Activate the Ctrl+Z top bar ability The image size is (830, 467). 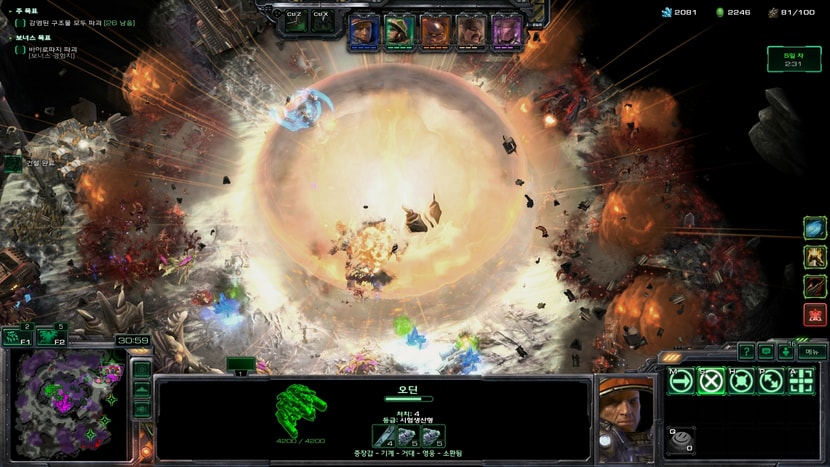point(294,23)
